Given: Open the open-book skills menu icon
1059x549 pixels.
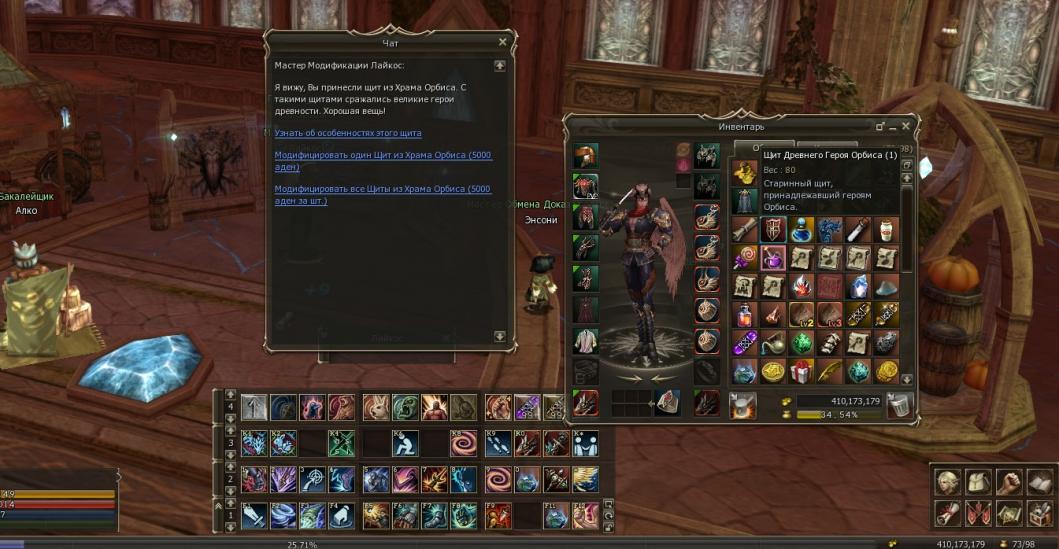Looking at the screenshot, I should click(1040, 482).
